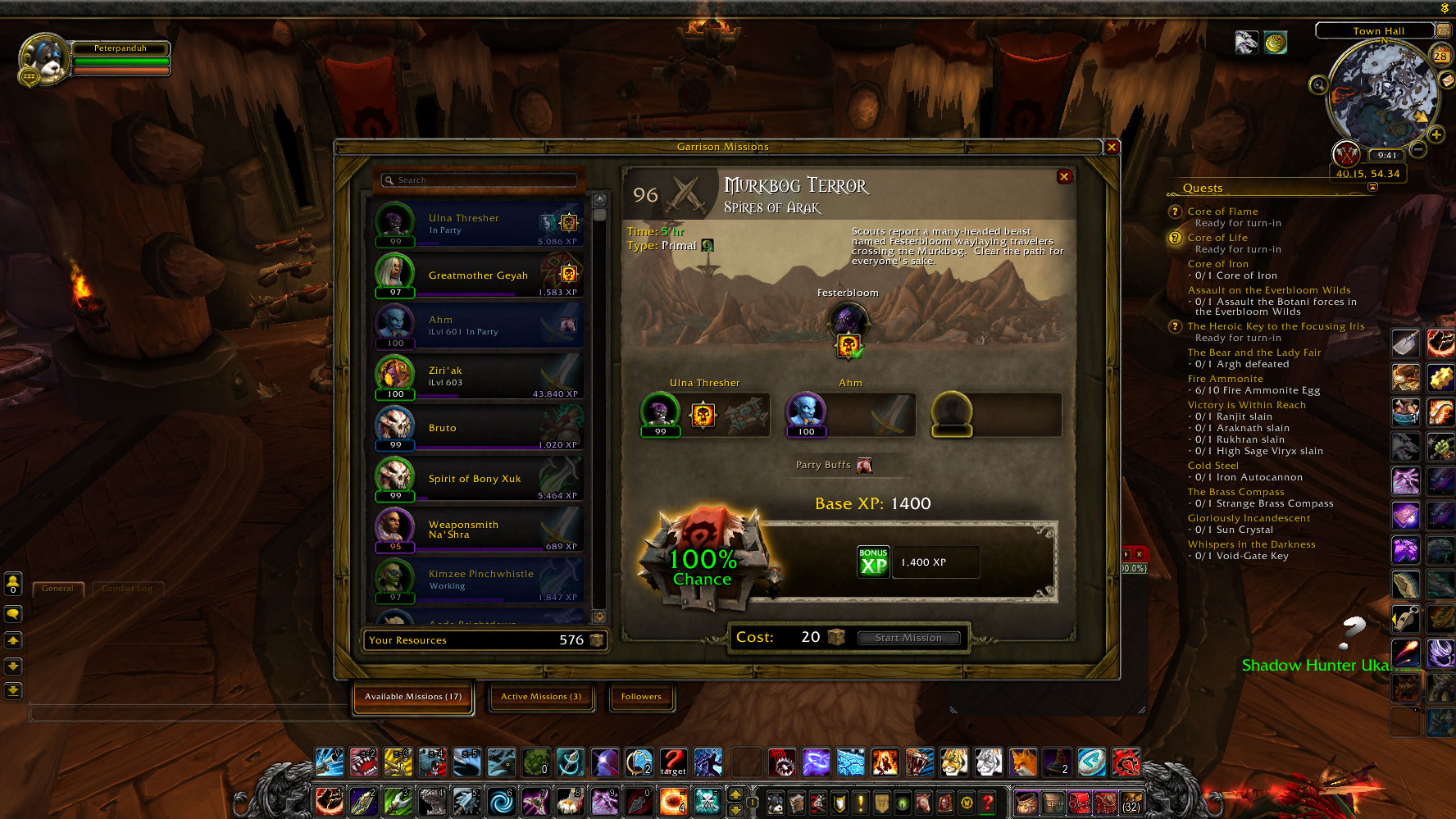Screen dimensions: 1456x819
Task: Select the Core of Flame quest tracker entry
Action: [x=1222, y=212]
